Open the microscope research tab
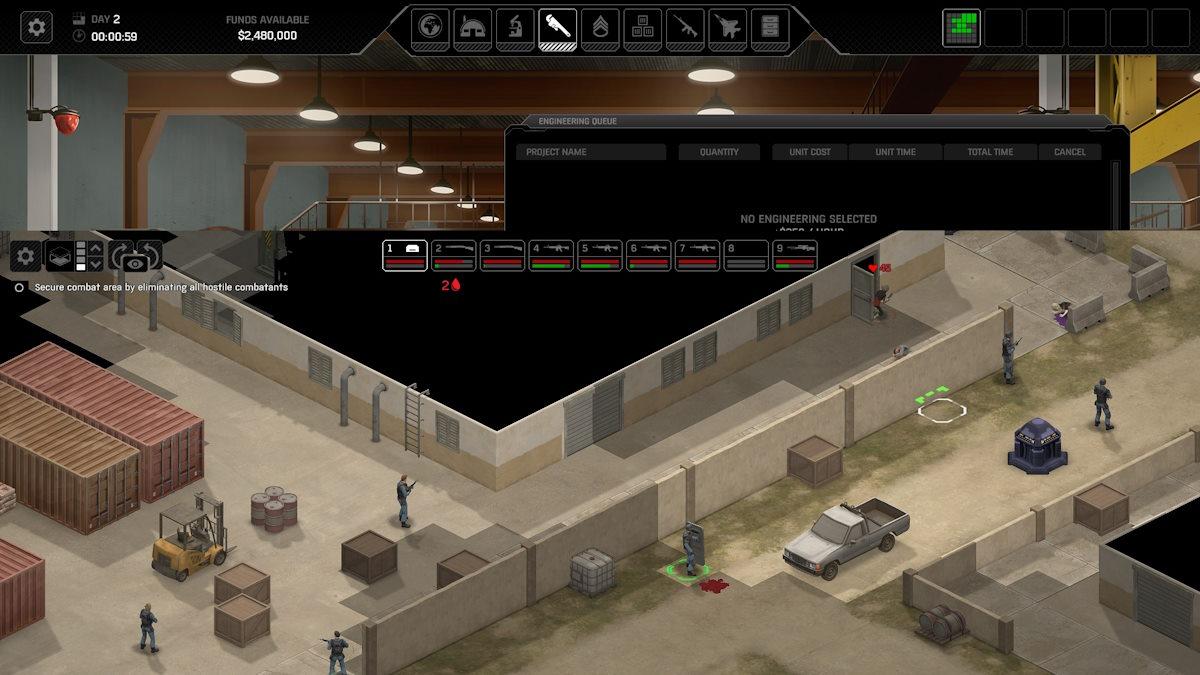This screenshot has height=675, width=1200. click(x=515, y=27)
